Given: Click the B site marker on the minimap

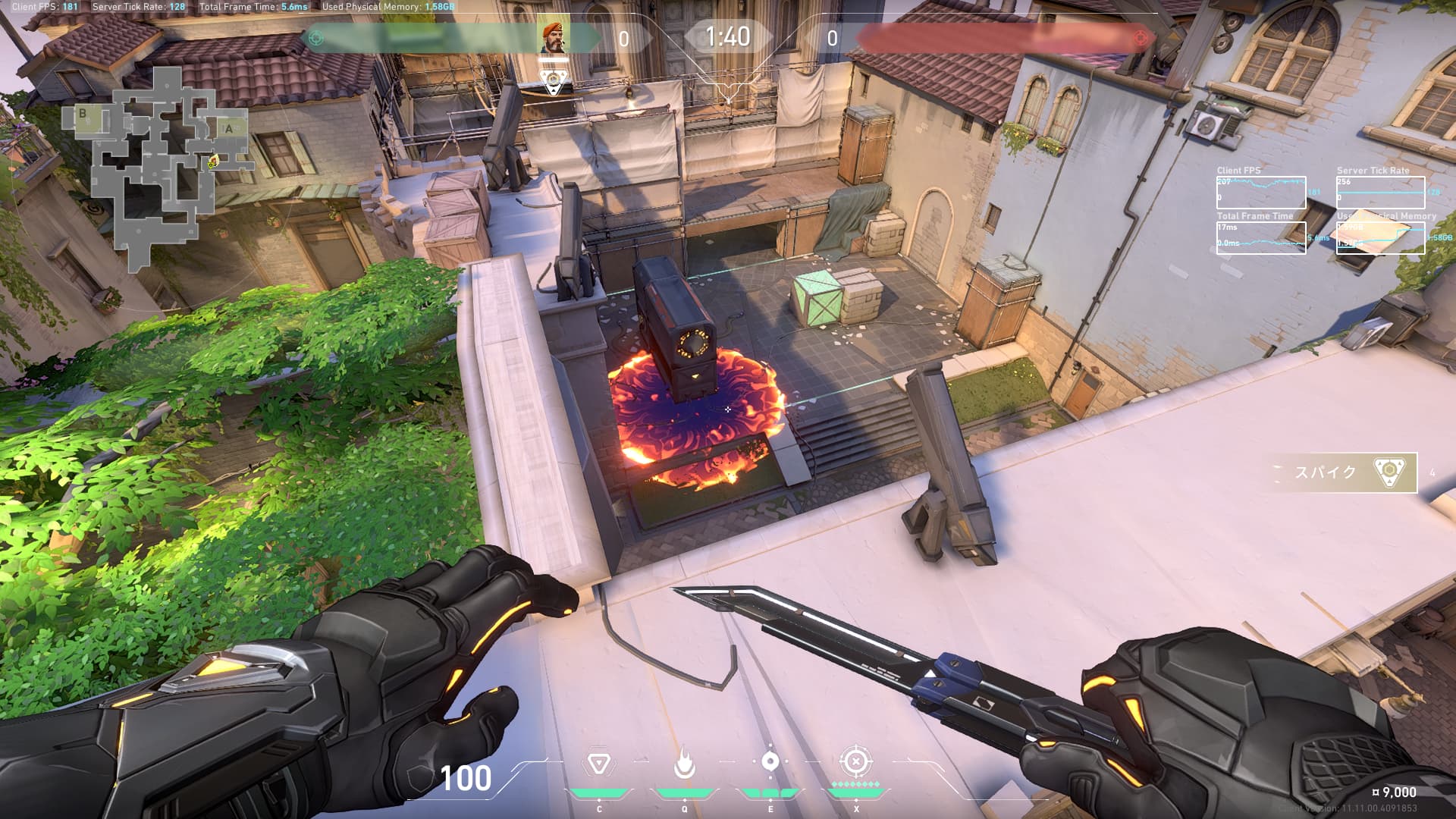Looking at the screenshot, I should 83,115.
